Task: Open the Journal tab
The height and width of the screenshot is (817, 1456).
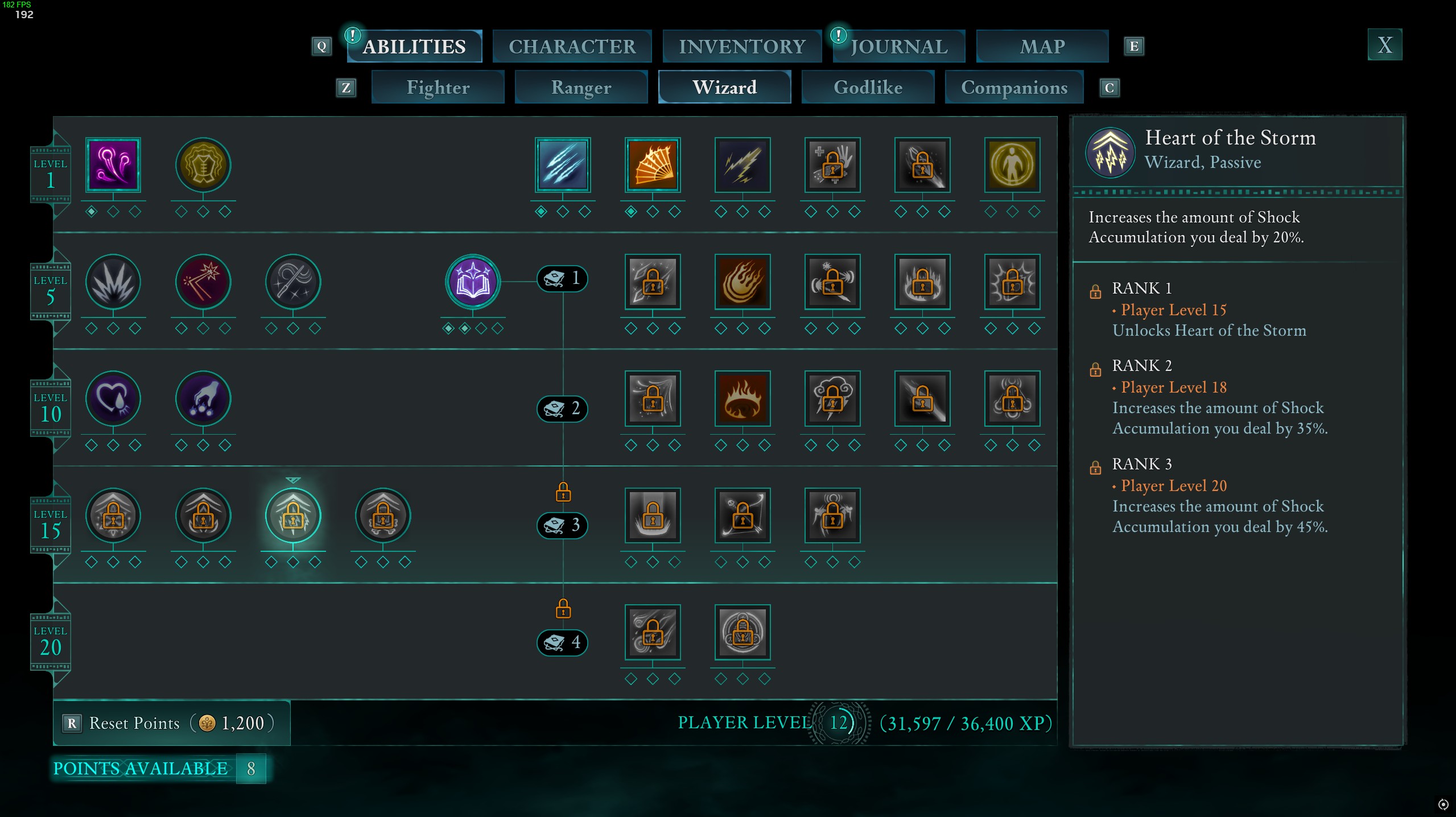Action: coord(899,46)
